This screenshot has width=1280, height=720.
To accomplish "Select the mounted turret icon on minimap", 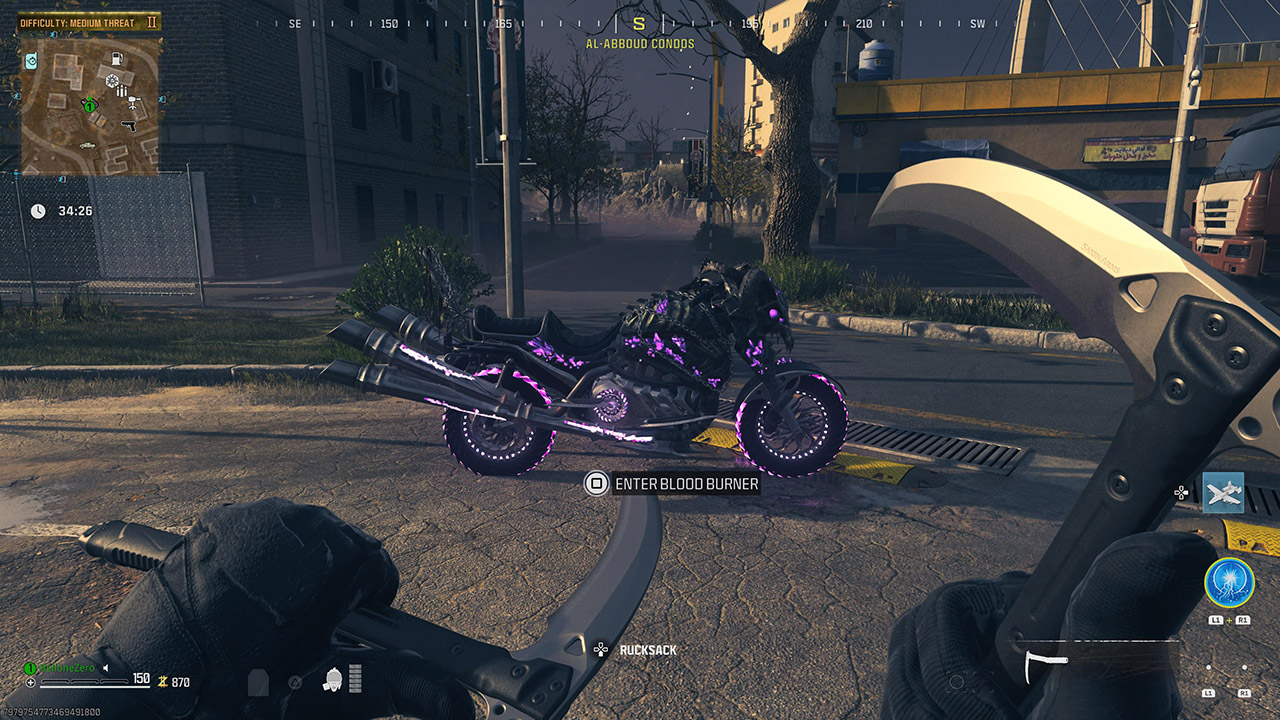I will [x=133, y=103].
